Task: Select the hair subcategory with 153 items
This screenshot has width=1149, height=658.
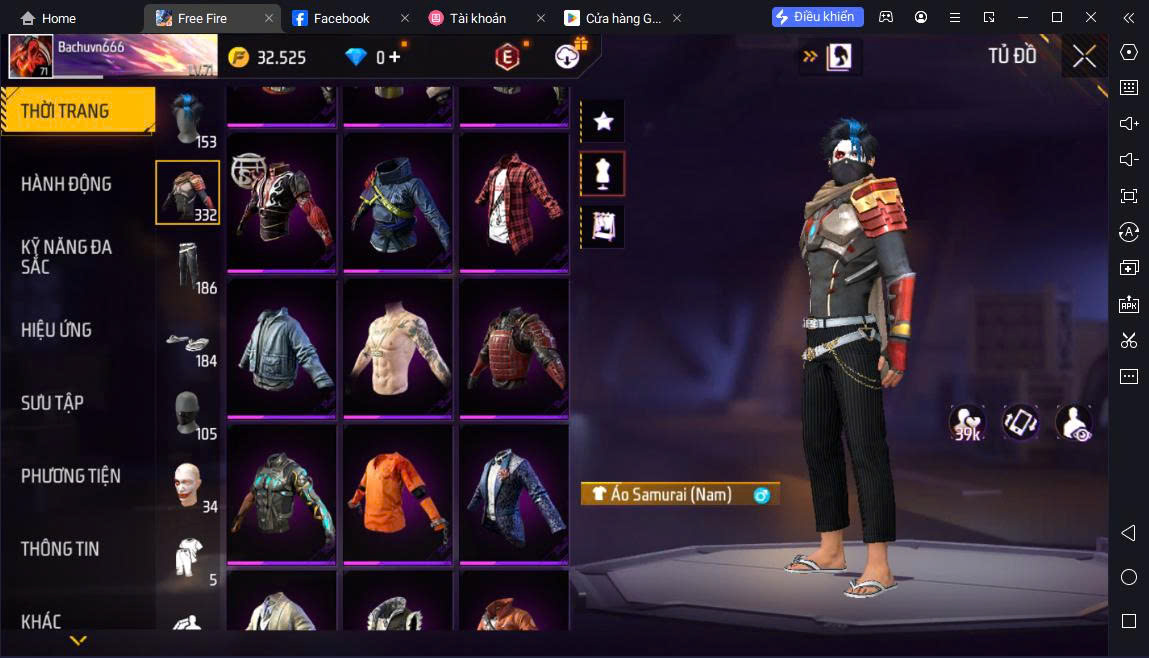Action: coord(187,120)
